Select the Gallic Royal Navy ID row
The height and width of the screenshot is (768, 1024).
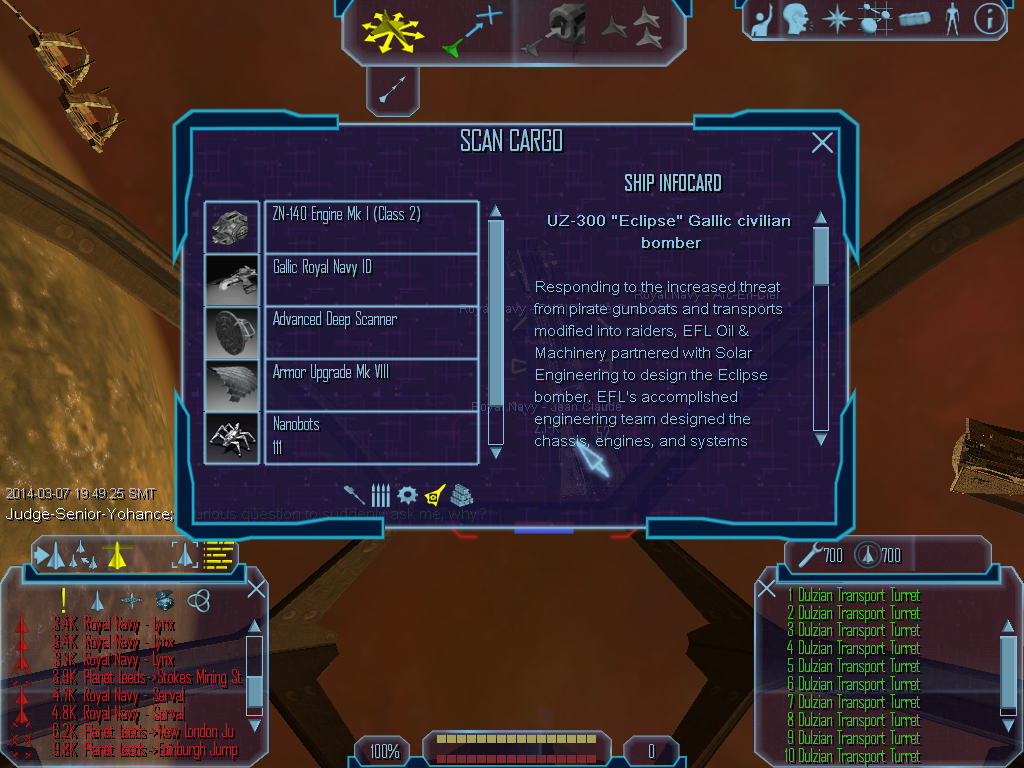pos(371,279)
